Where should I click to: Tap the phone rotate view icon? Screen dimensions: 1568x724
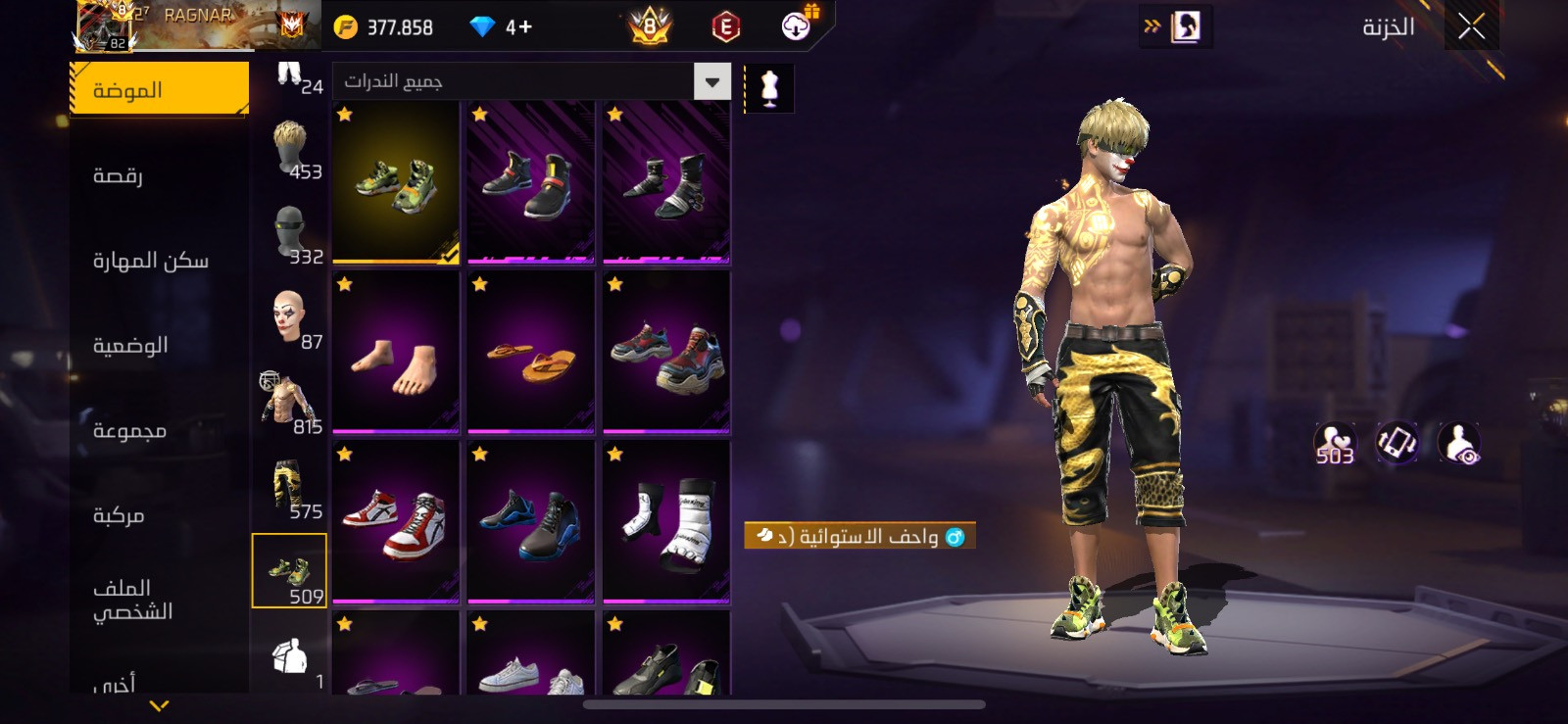(1396, 443)
